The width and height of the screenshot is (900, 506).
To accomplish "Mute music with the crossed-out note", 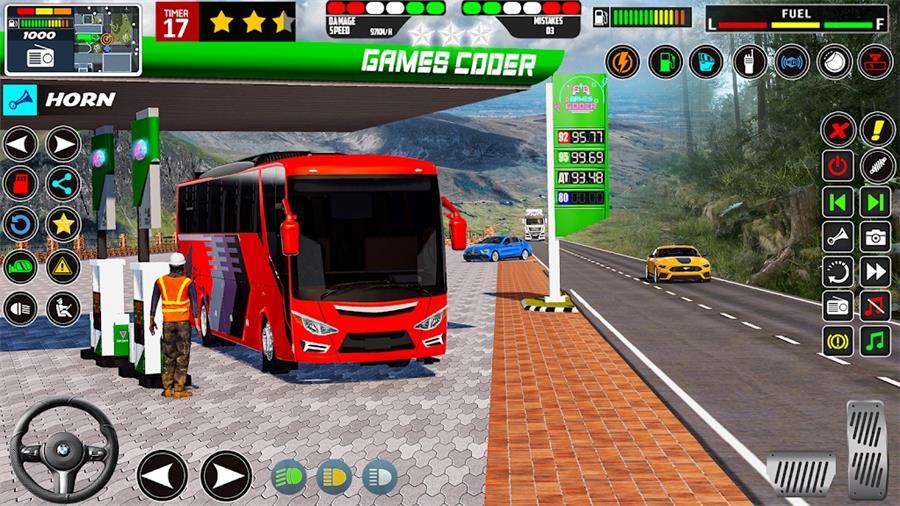I will [876, 306].
